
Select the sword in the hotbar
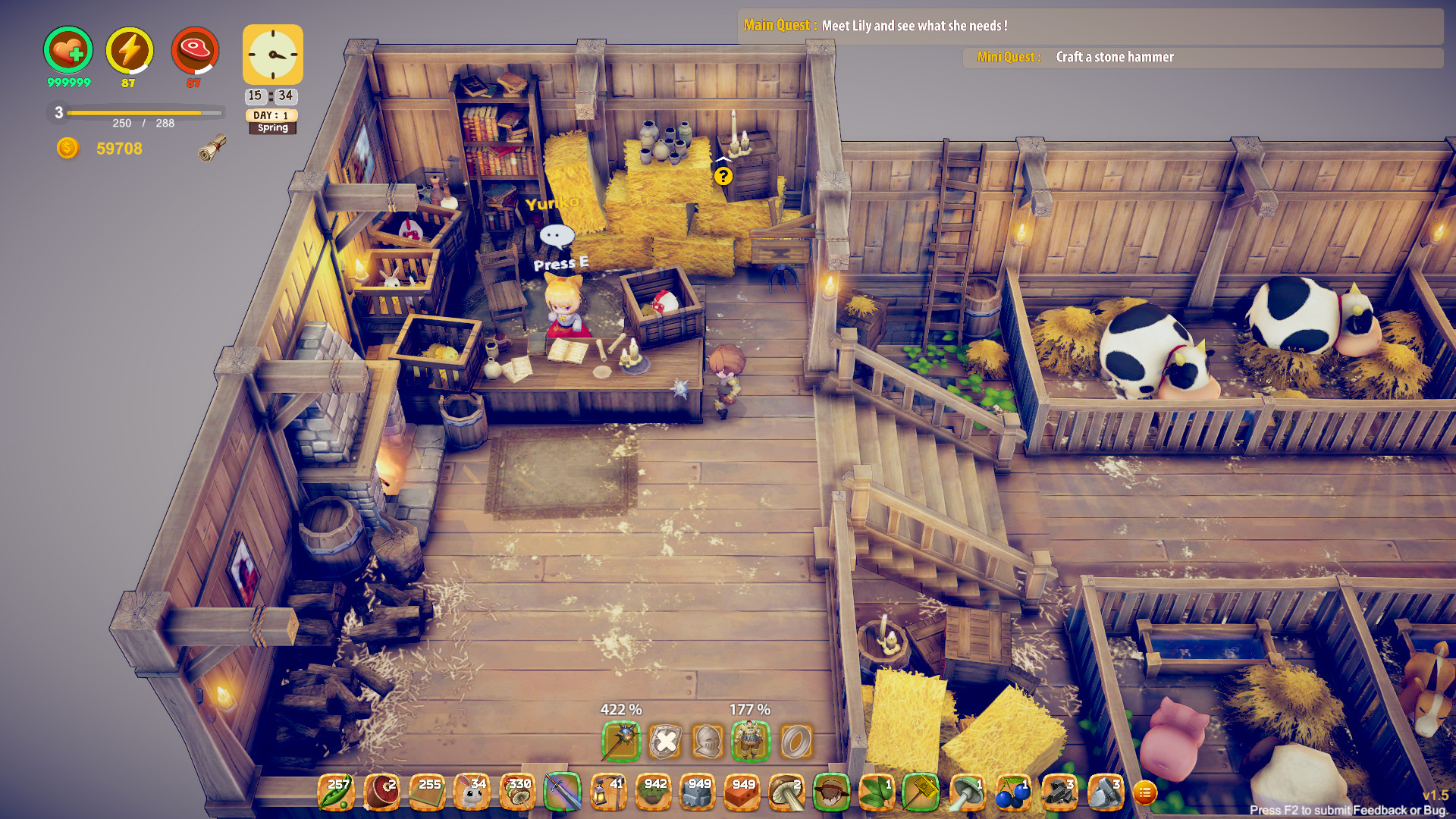561,793
